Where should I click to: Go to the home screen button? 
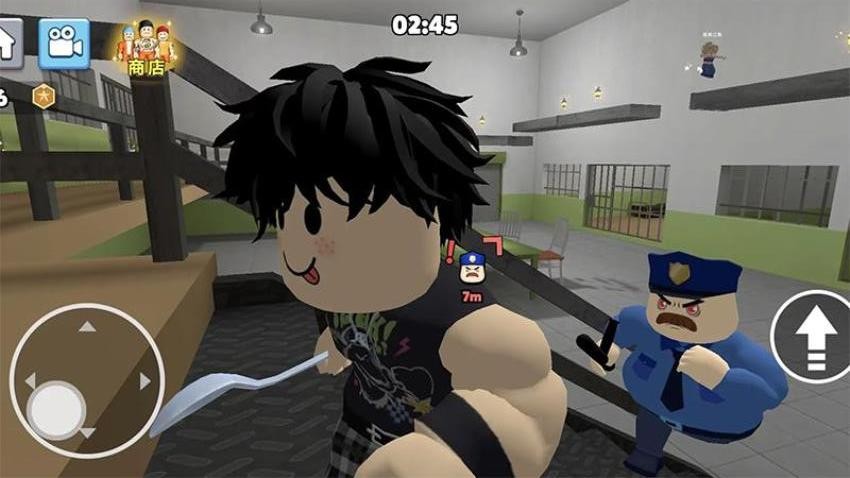click(x=9, y=40)
